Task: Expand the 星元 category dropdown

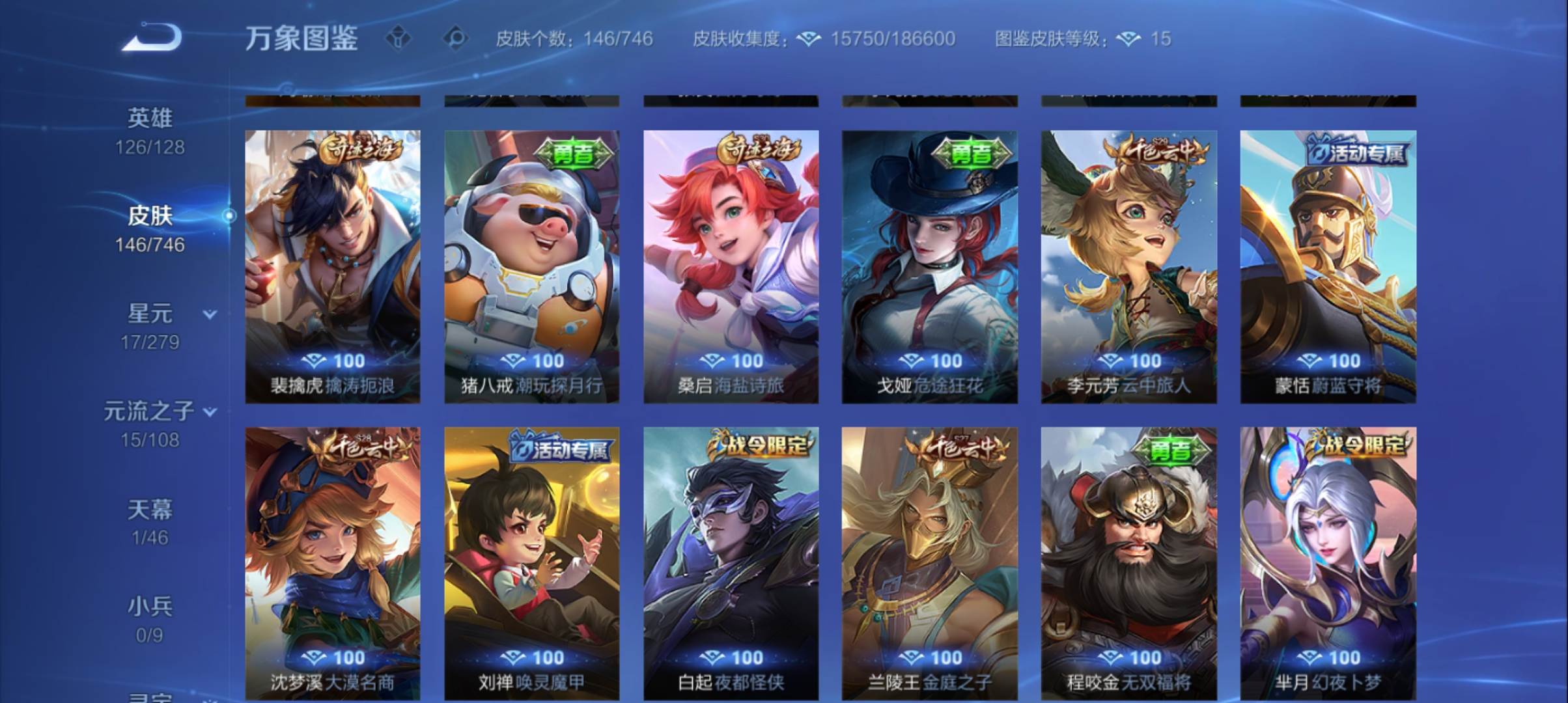Action: click(x=208, y=314)
